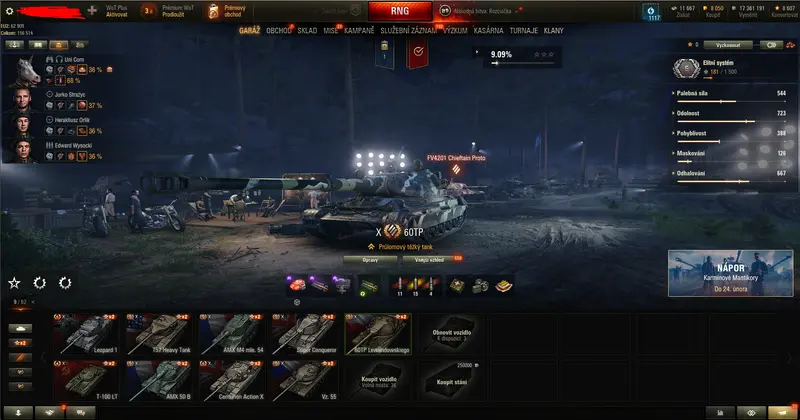The width and height of the screenshot is (800, 420).
Task: Start a battle with the RNG button
Action: (399, 11)
